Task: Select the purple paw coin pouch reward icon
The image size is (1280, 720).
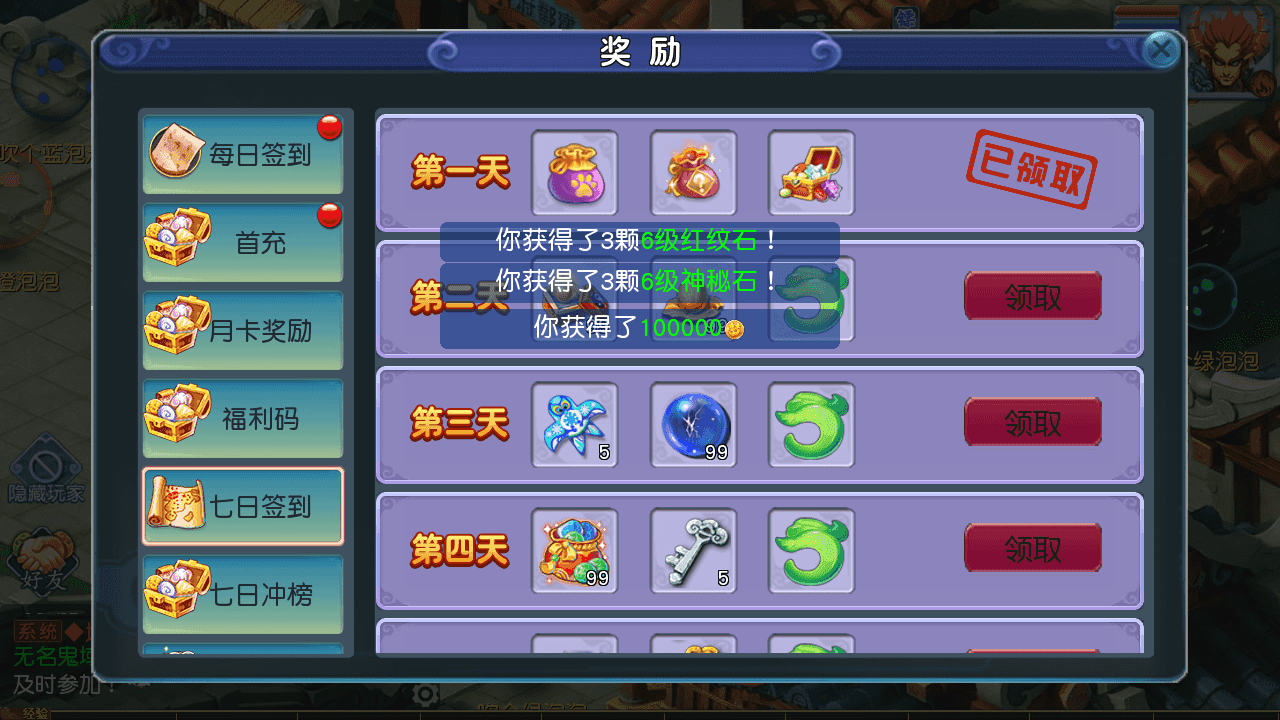Action: tap(574, 172)
